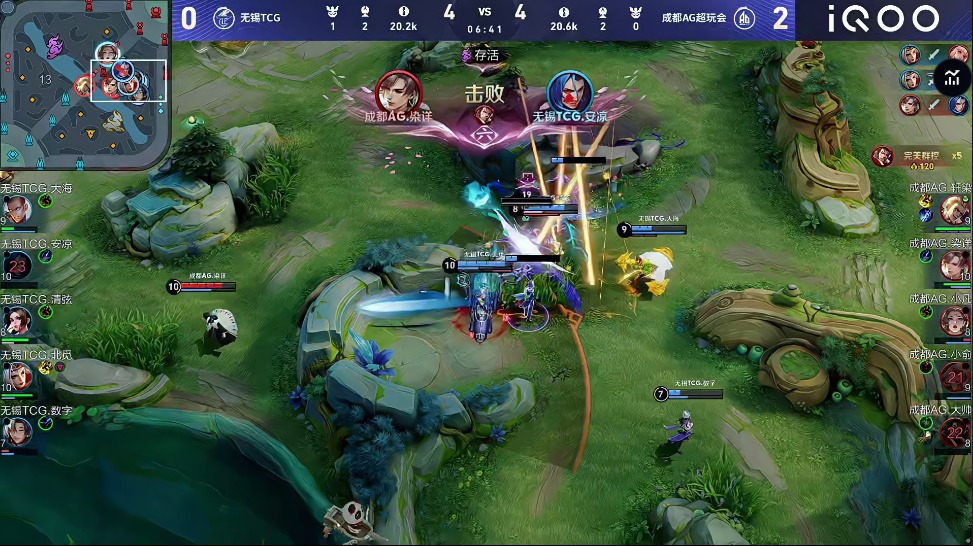Open the stats chart button
The image size is (973, 546).
click(951, 77)
